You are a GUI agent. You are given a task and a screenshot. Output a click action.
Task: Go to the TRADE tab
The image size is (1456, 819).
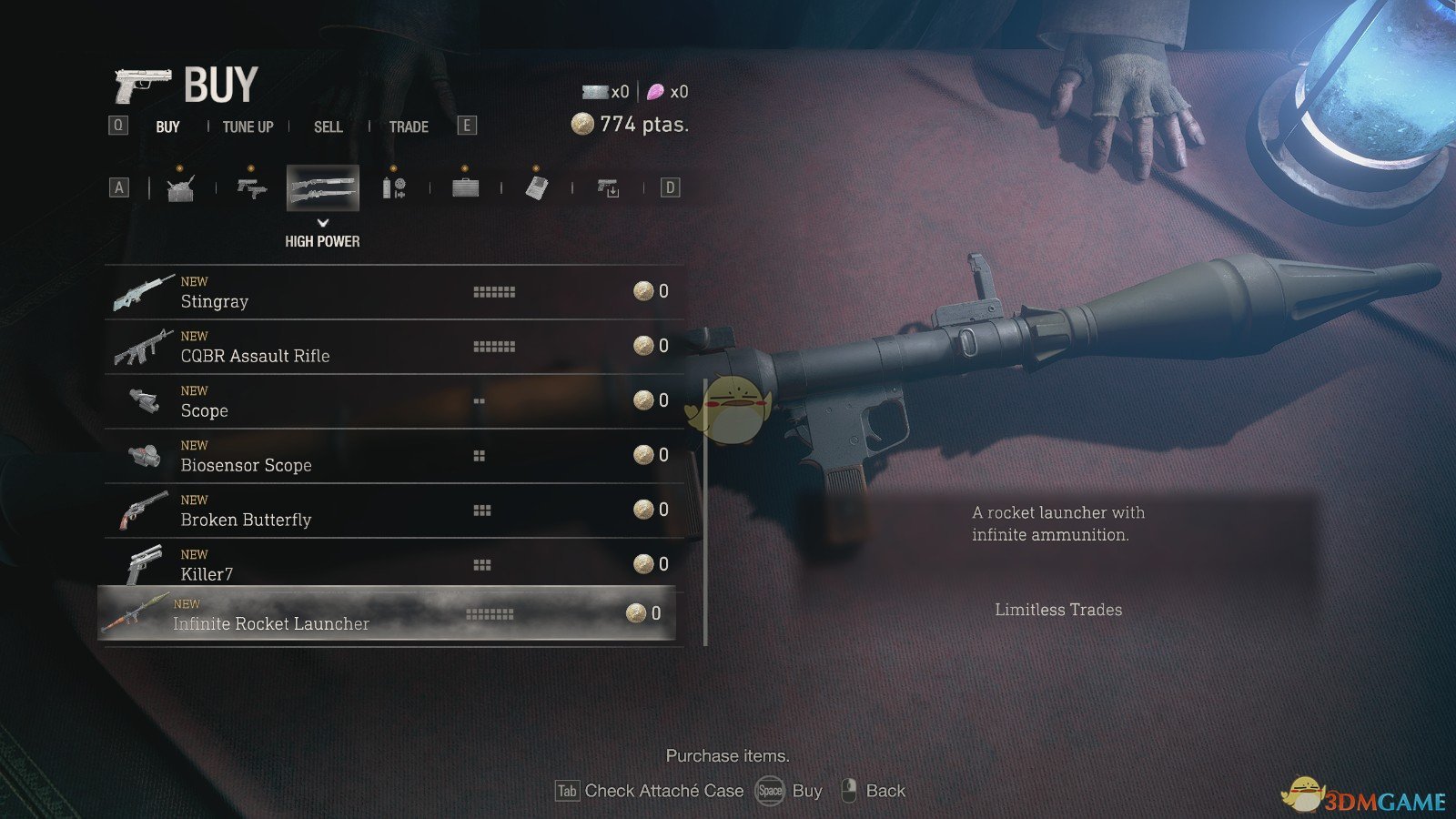pos(409,126)
